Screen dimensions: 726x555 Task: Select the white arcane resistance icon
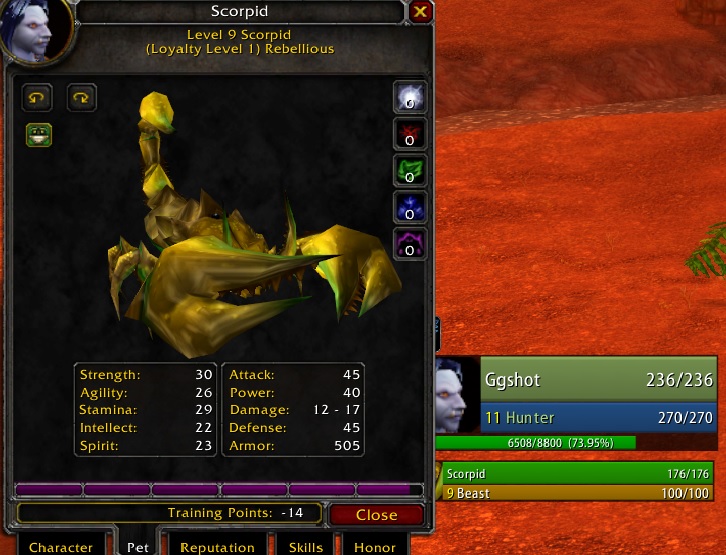[x=410, y=97]
